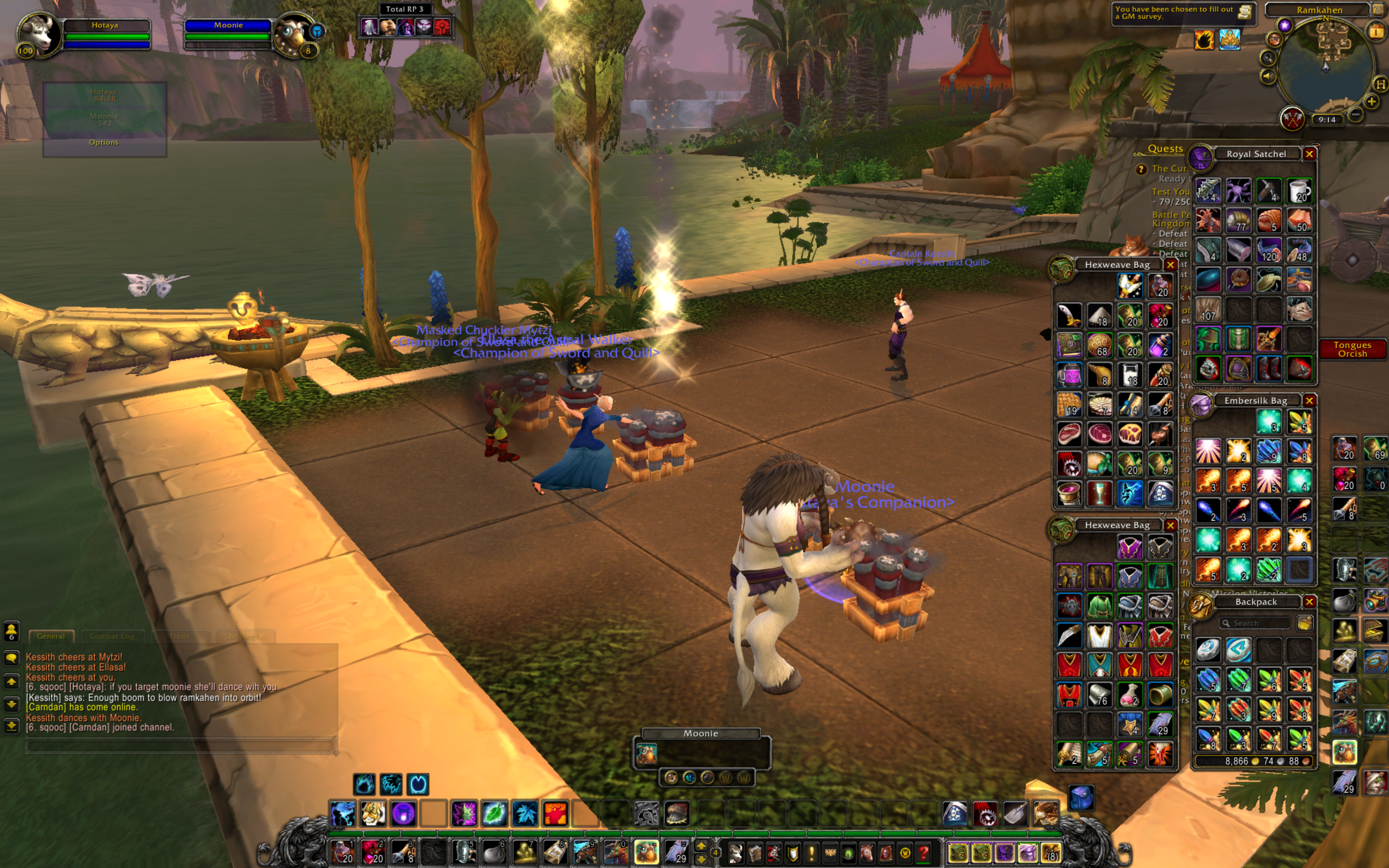Close the Royal Satchel bag window
Viewport: 1389px width, 868px height.
point(1309,154)
